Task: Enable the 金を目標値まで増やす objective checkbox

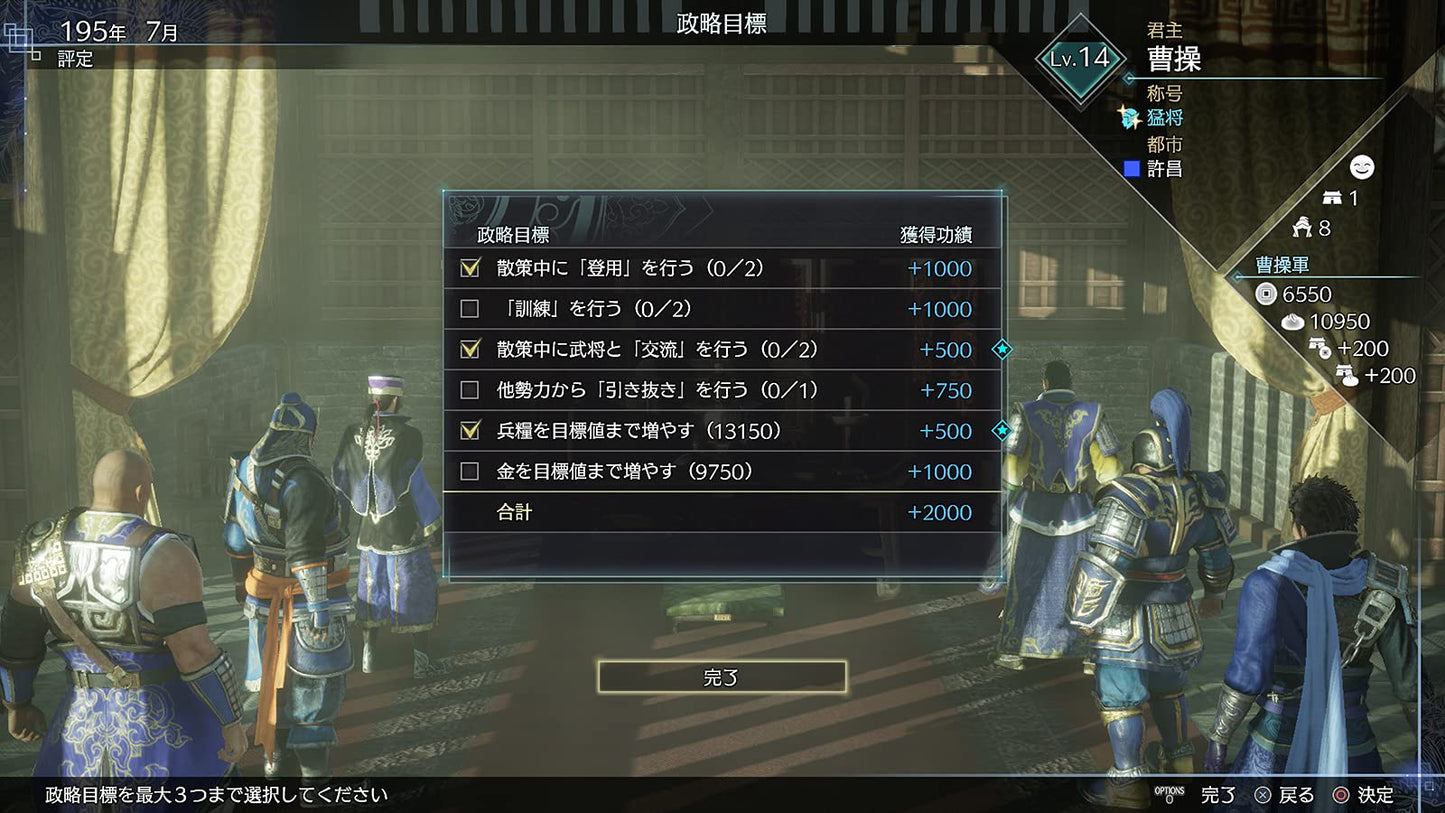Action: [x=469, y=471]
